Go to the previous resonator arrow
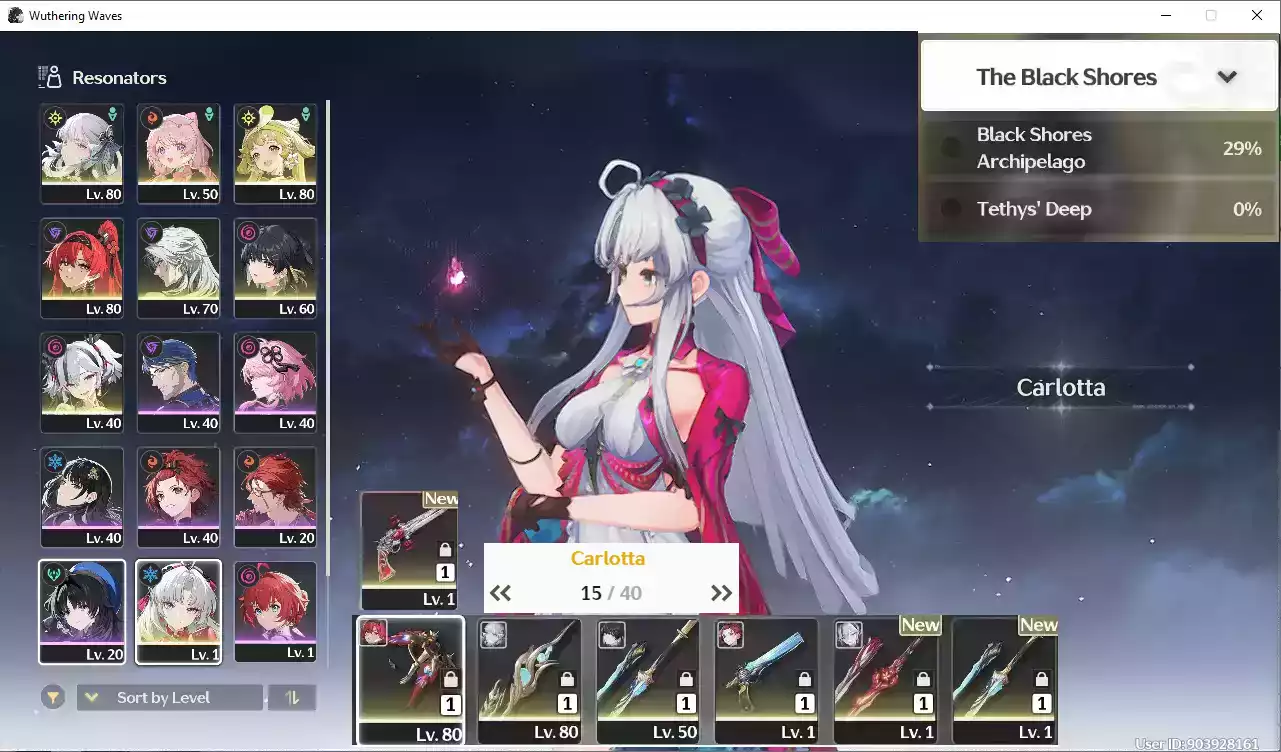1281x752 pixels. pos(500,593)
